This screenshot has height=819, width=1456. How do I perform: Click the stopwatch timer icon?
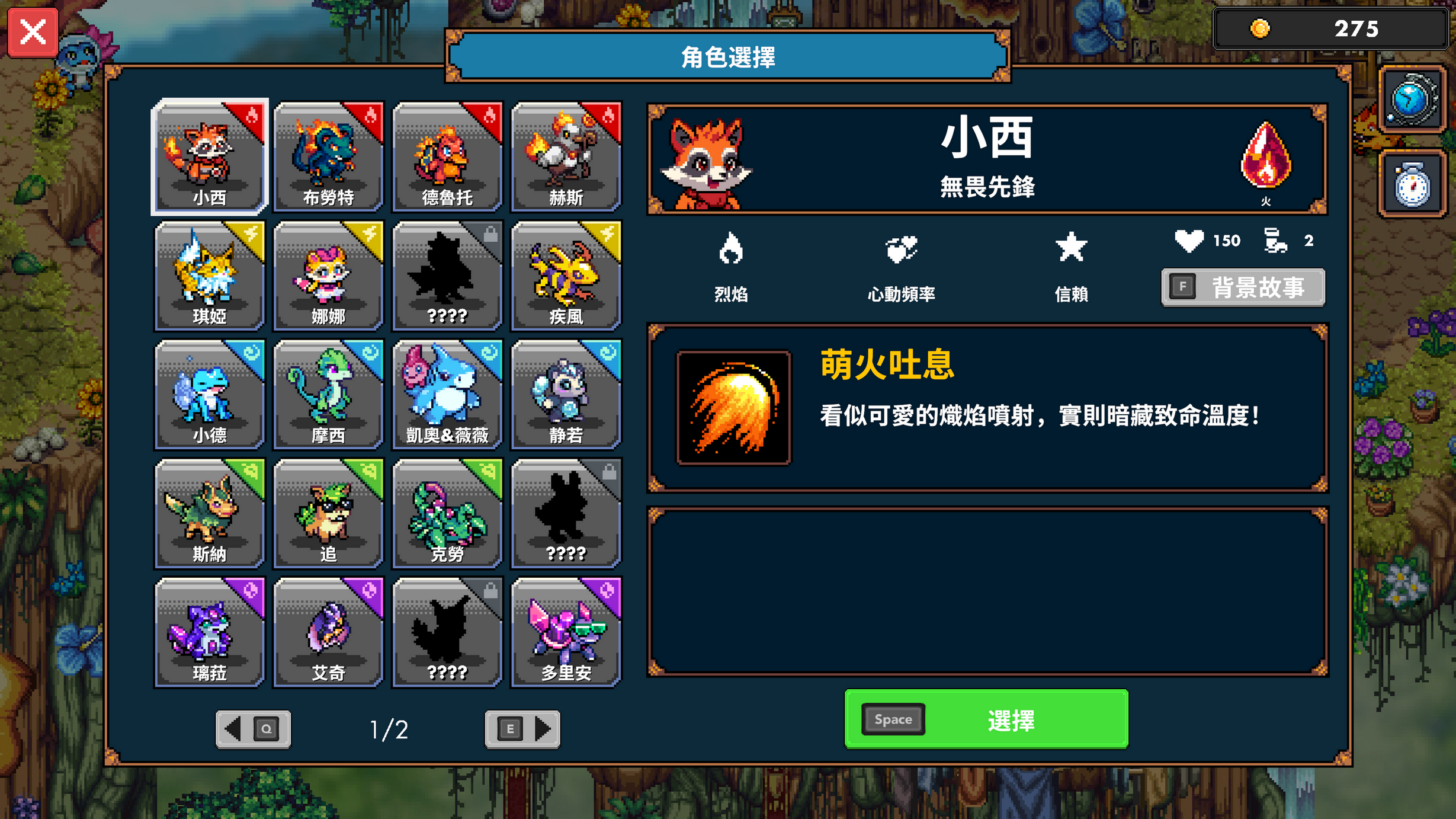1412,183
